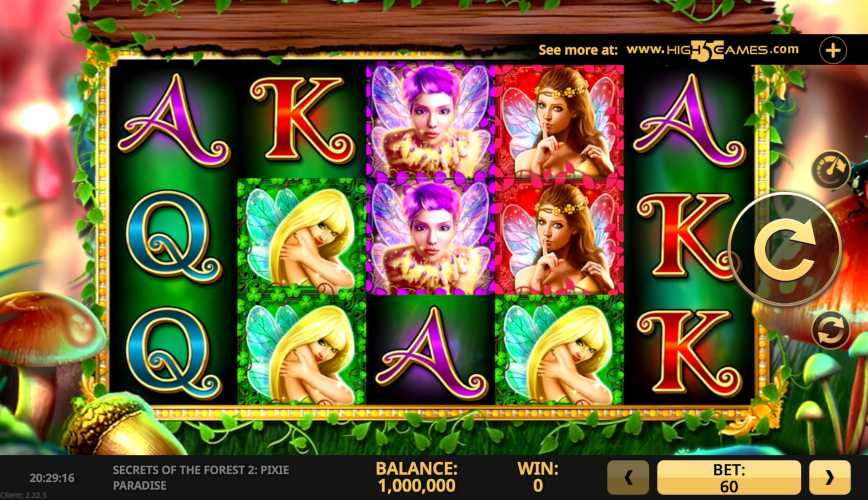Visit the www.high5games.com link

[x=712, y=49]
